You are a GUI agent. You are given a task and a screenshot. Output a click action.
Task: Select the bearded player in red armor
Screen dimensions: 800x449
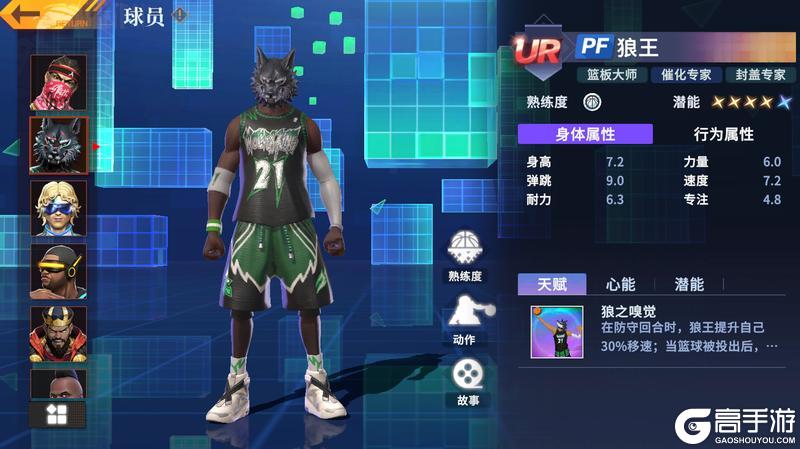[x=58, y=333]
